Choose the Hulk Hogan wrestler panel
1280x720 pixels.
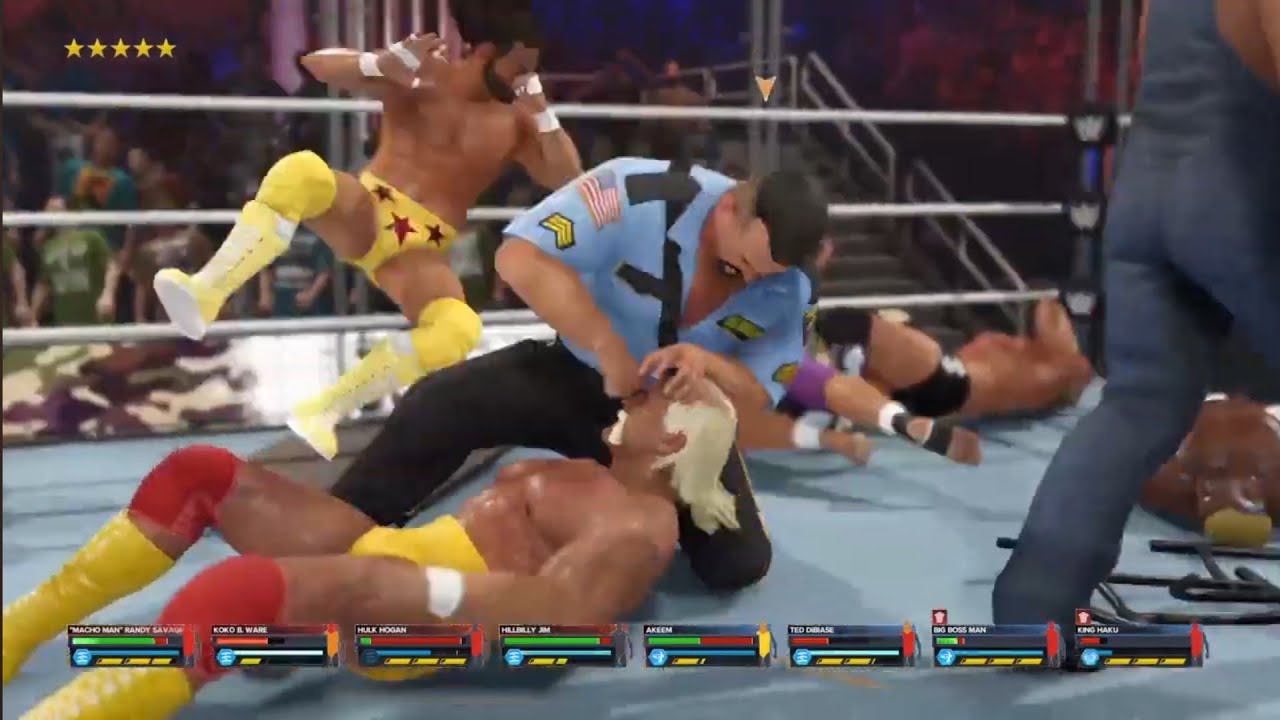(x=419, y=646)
